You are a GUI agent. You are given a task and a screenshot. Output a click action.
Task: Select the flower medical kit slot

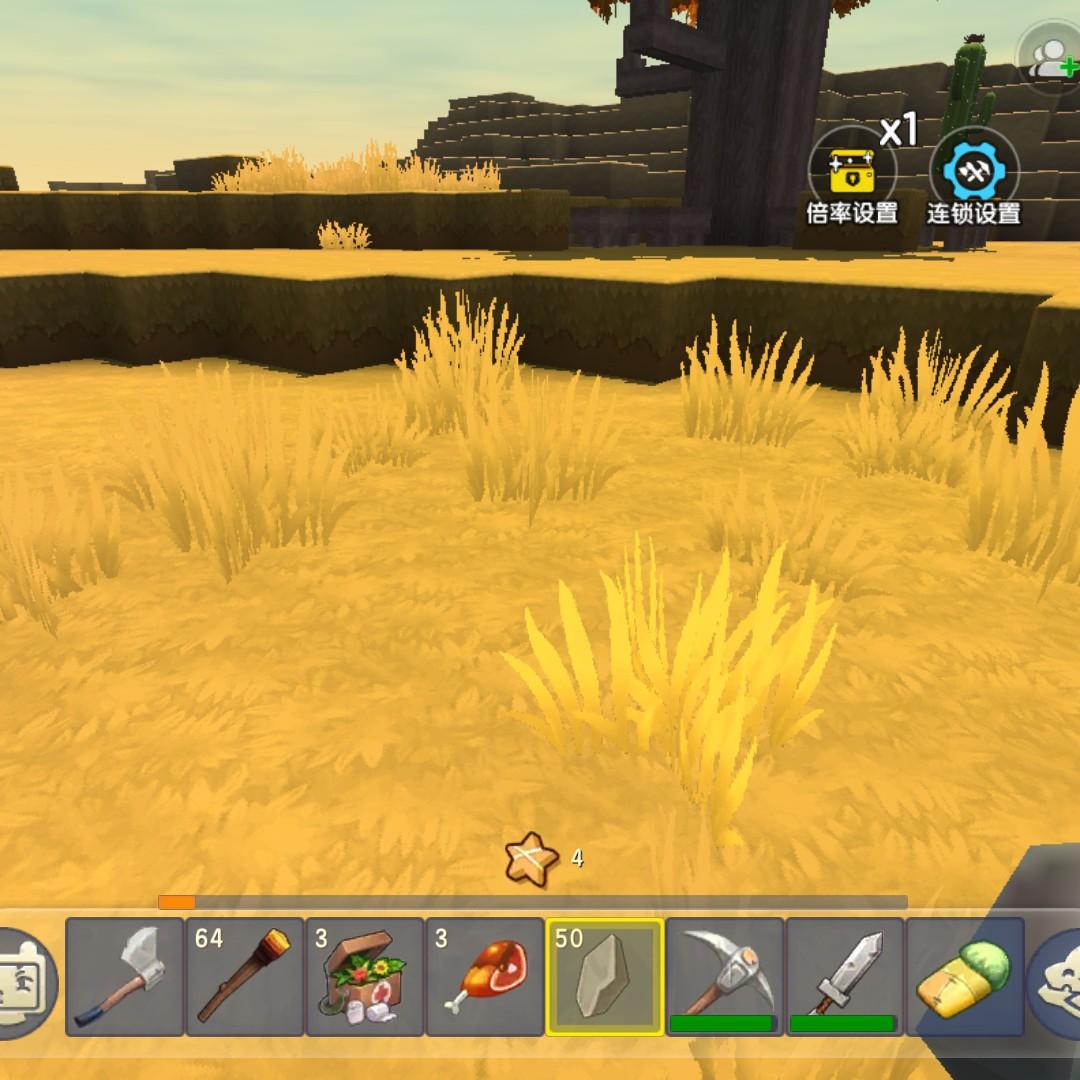point(365,977)
